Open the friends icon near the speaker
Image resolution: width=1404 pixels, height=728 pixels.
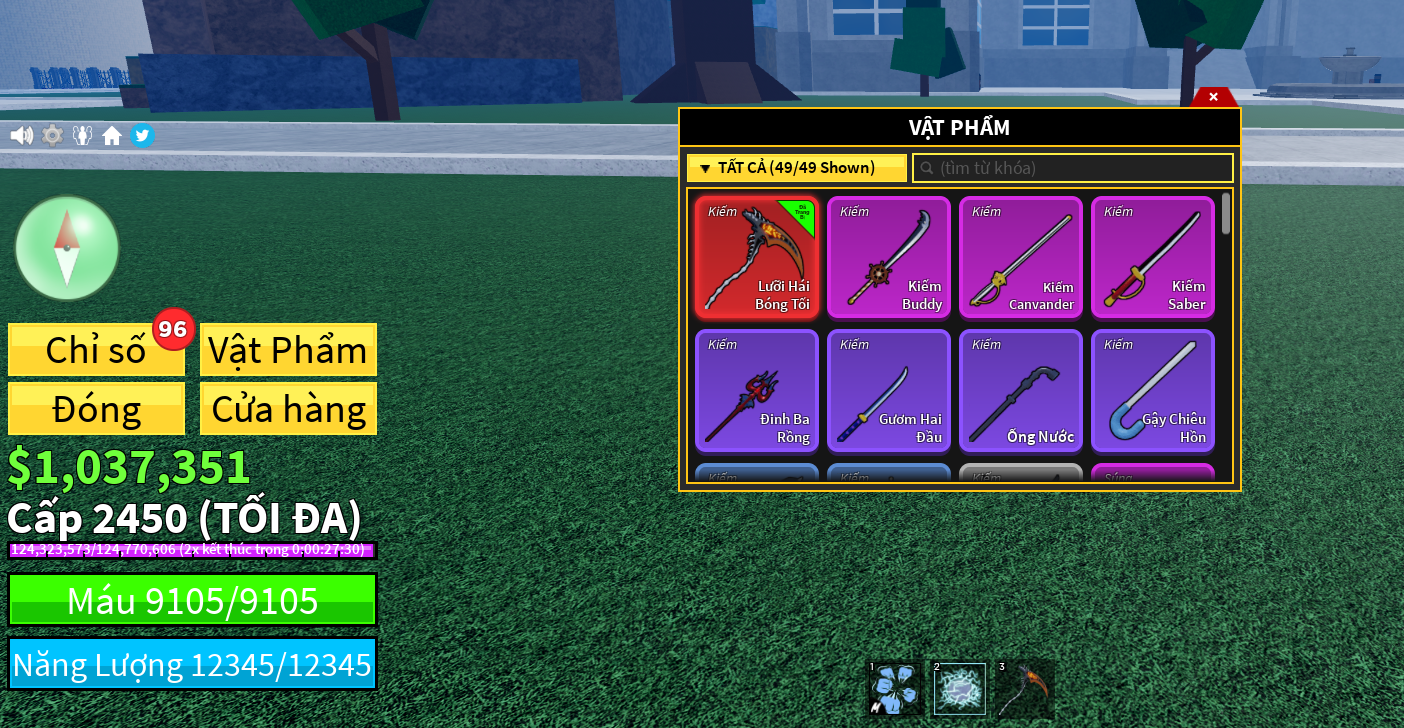pos(82,135)
